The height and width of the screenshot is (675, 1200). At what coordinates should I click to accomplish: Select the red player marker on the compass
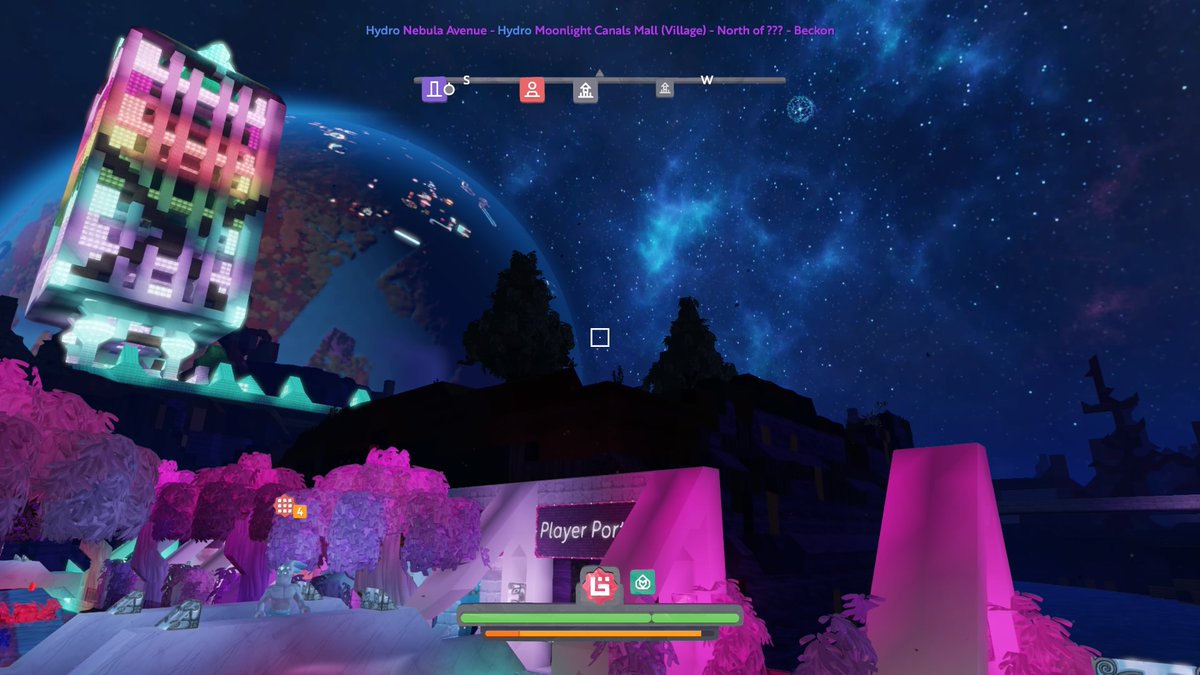(532, 90)
